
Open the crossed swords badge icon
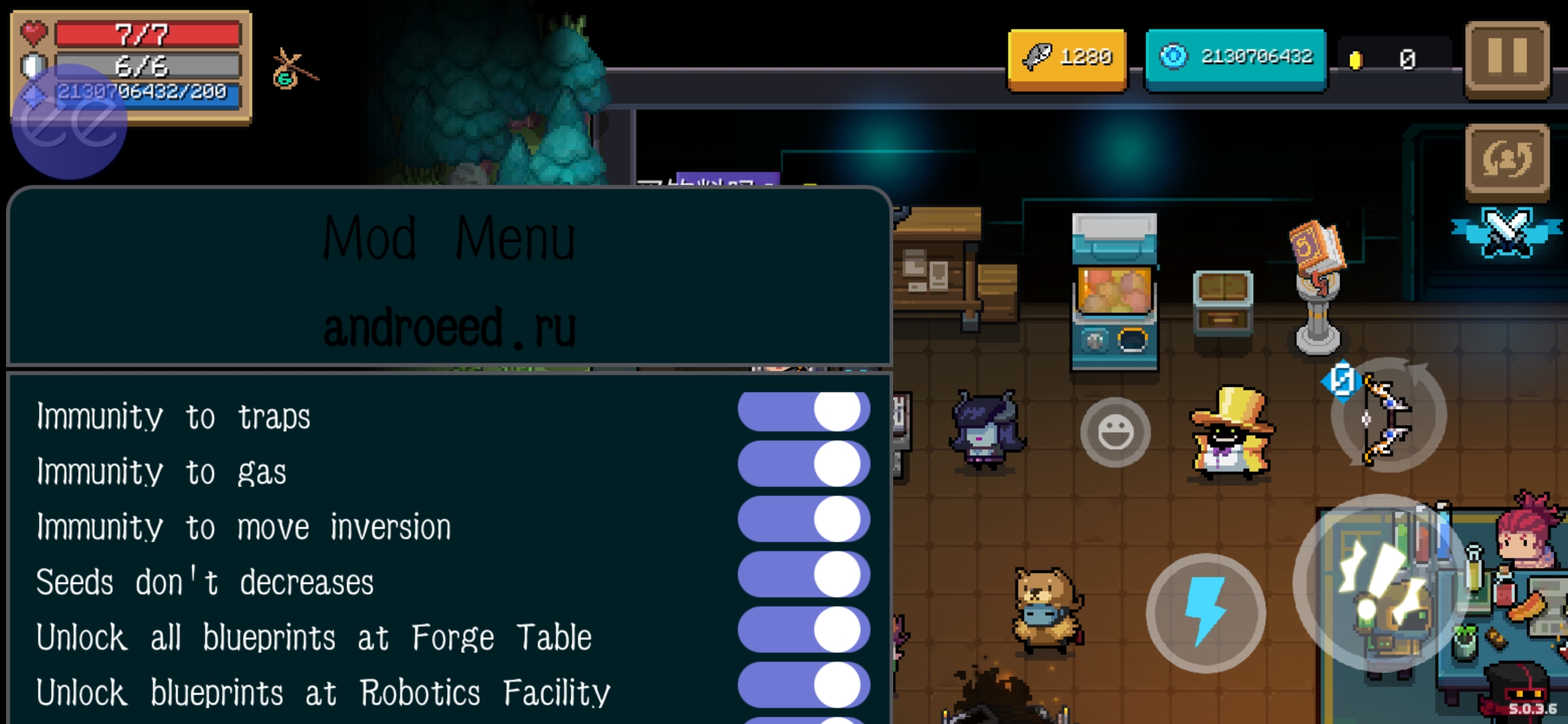pyautogui.click(x=1507, y=233)
